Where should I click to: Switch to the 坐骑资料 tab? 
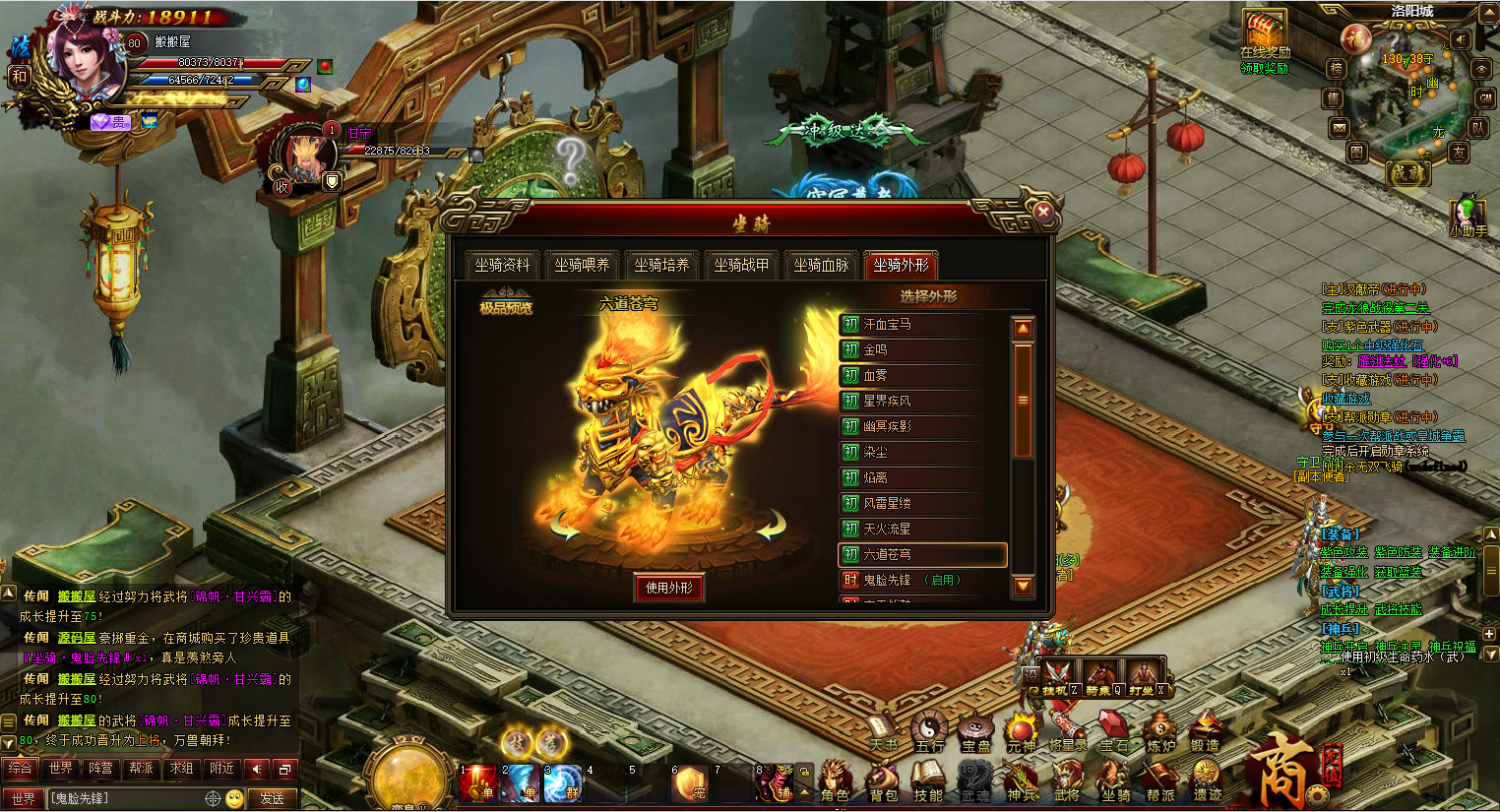coord(502,265)
